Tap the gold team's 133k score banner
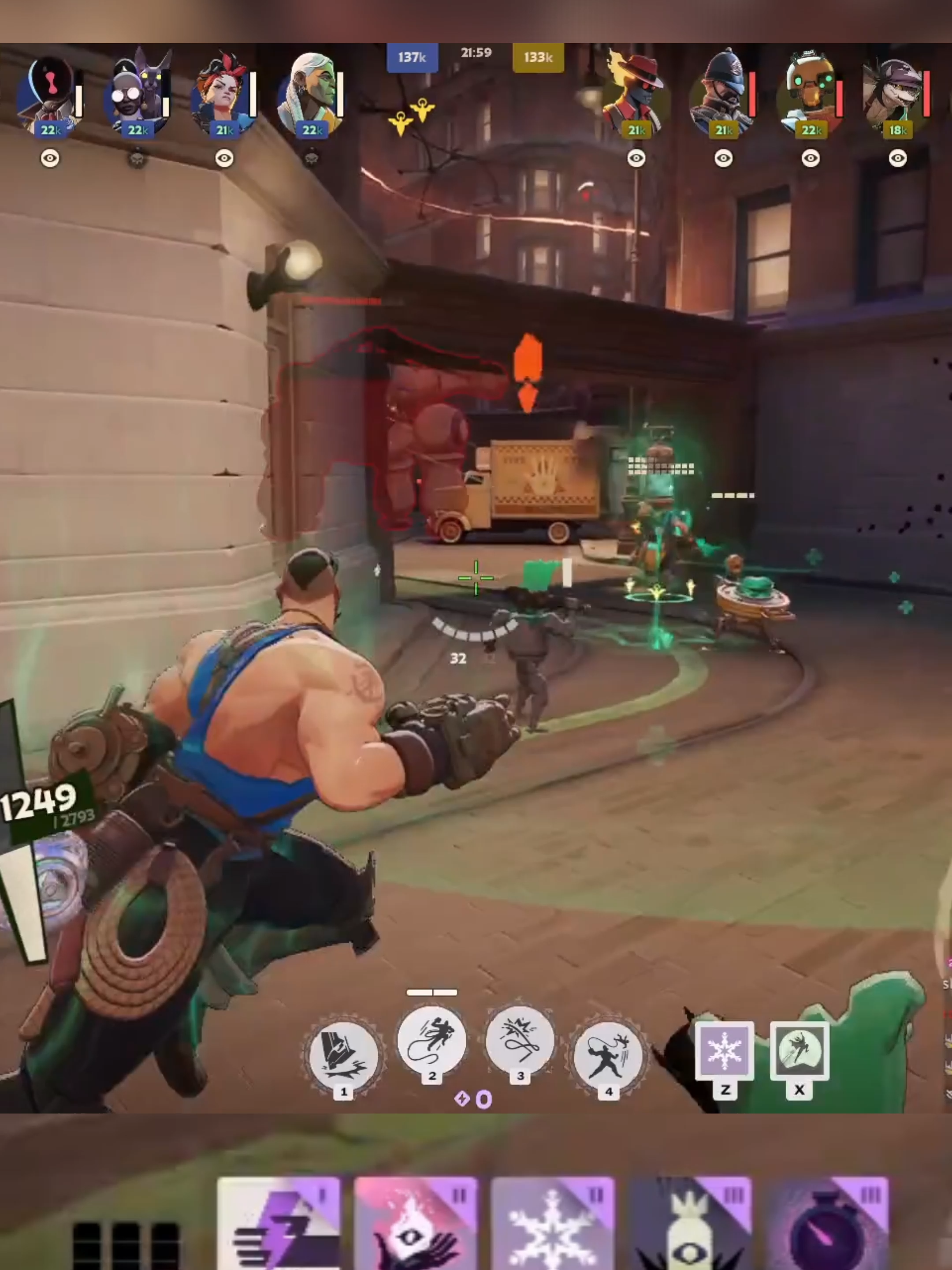This screenshot has width=952, height=1270. click(x=538, y=57)
